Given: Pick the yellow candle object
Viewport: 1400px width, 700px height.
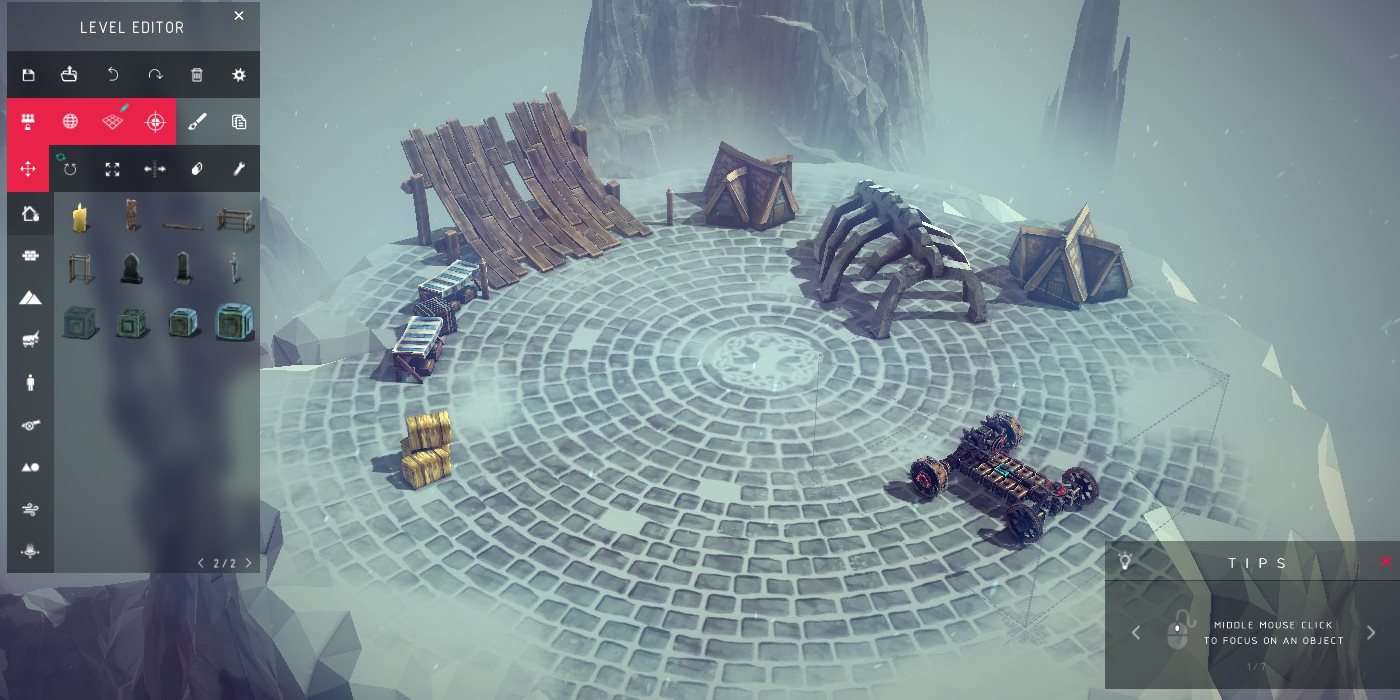Looking at the screenshot, I should tap(79, 216).
